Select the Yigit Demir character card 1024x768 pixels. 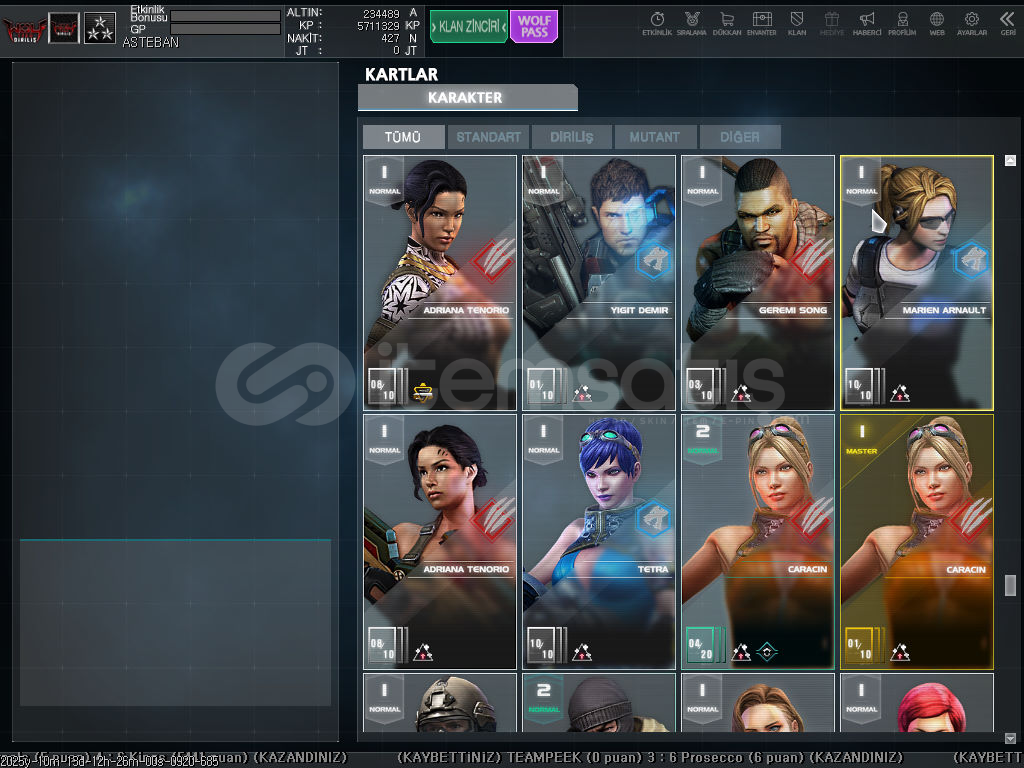599,282
